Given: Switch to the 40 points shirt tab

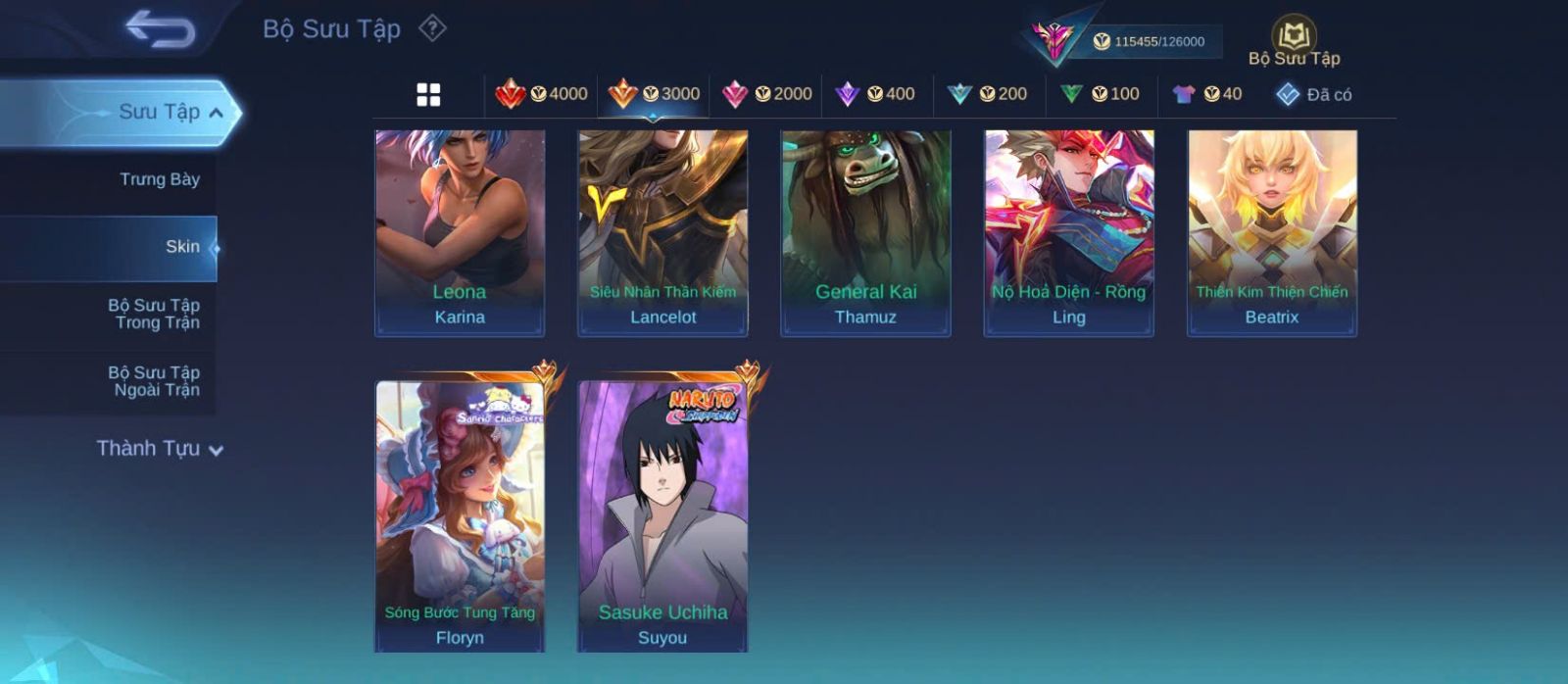Looking at the screenshot, I should point(1207,94).
